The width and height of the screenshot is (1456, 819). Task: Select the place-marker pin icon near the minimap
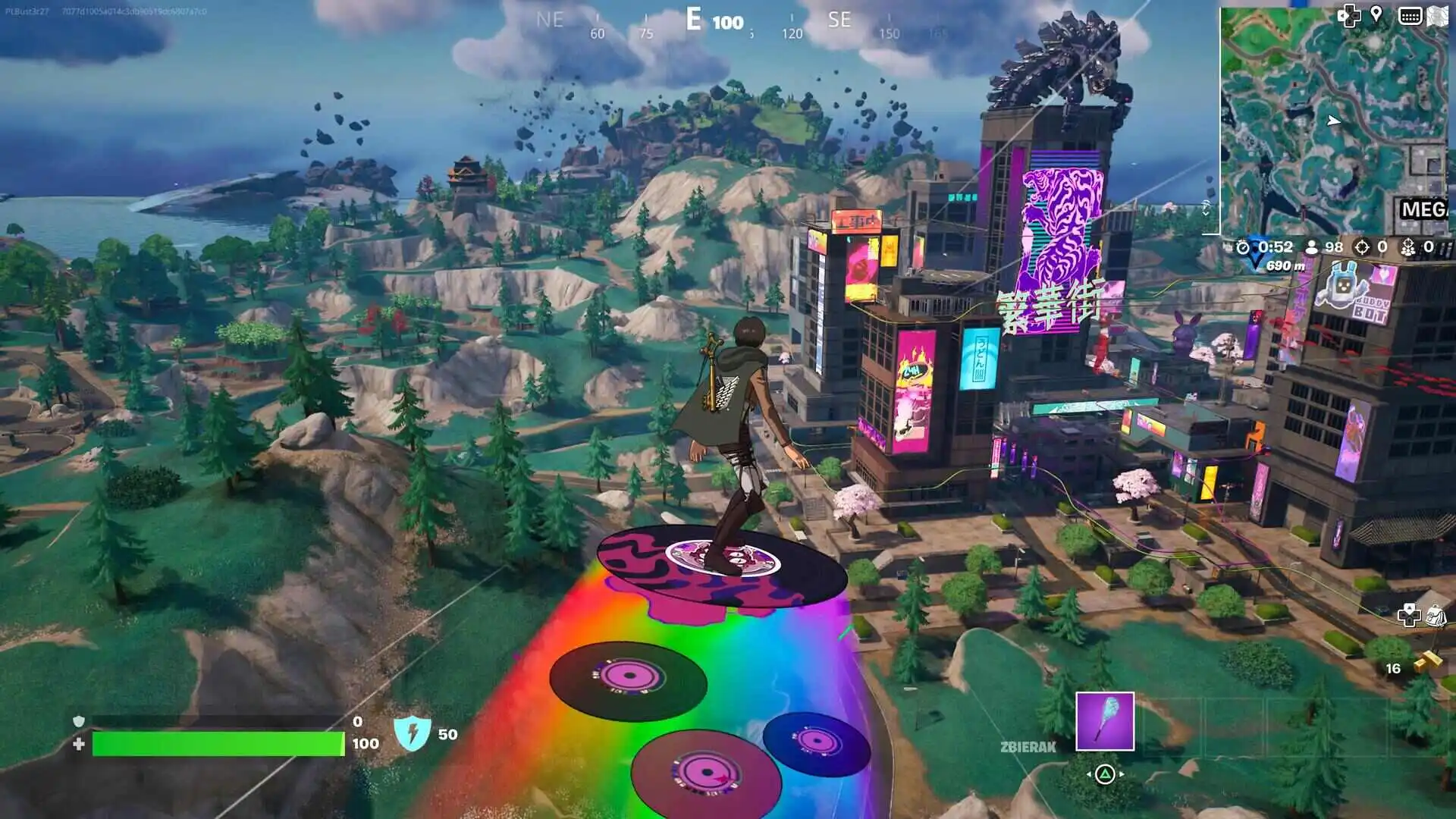click(1376, 14)
